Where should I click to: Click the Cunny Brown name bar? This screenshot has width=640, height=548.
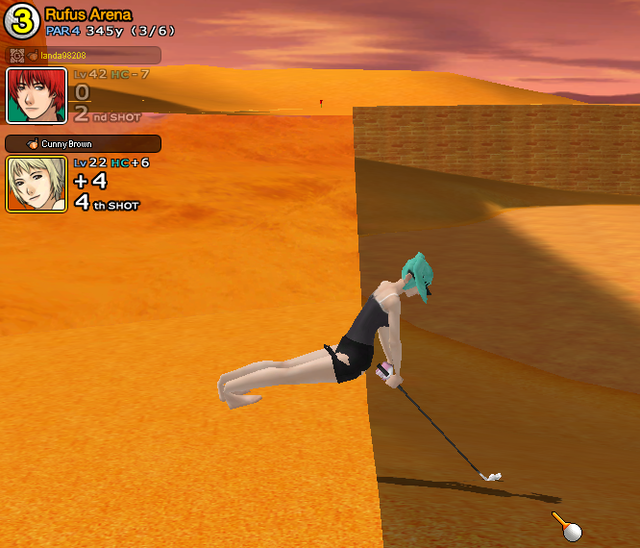(83, 144)
